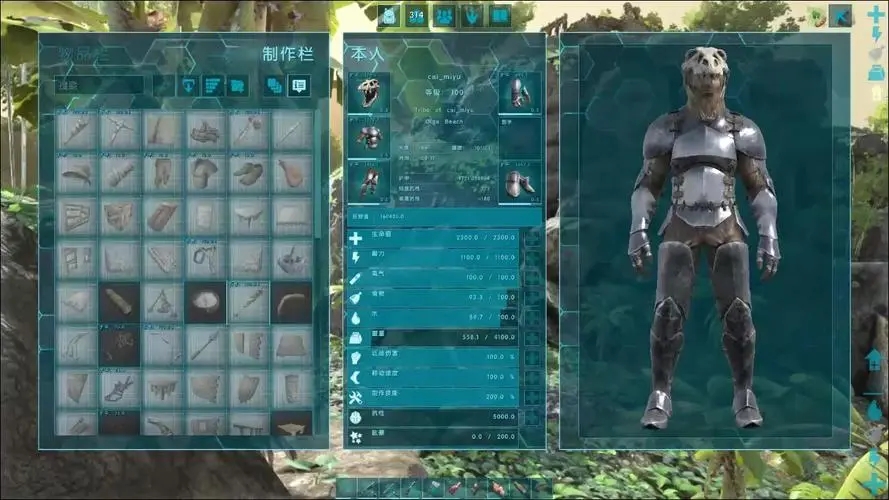Open the engram points tab showing 314
Image resolution: width=889 pixels, height=500 pixels.
[416, 15]
